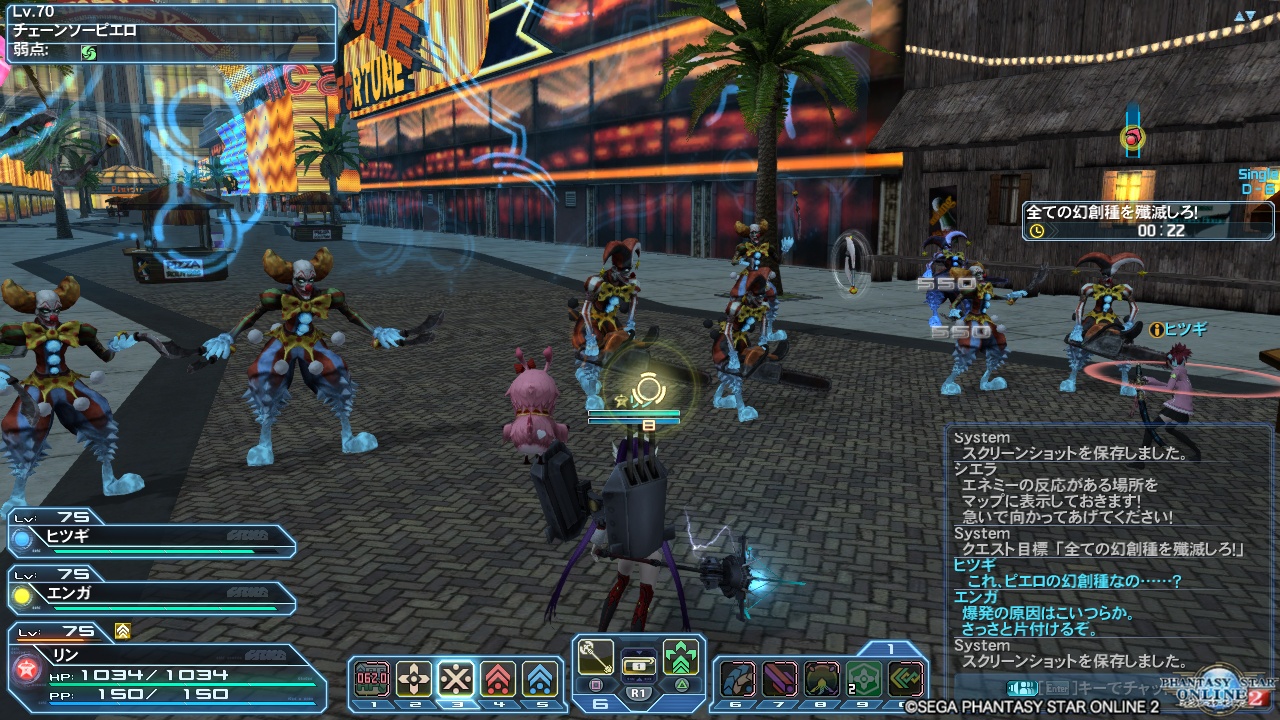Click the chat input field

click(x=1090, y=687)
